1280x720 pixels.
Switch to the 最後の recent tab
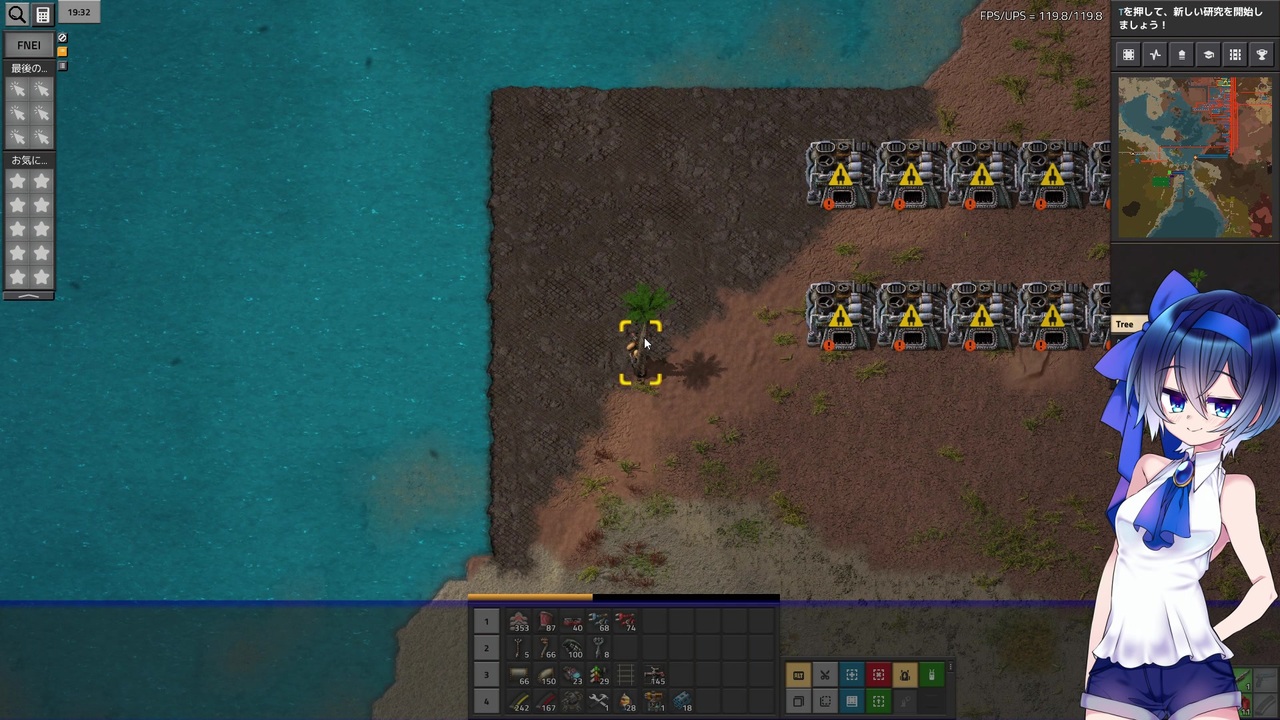pyautogui.click(x=28, y=67)
